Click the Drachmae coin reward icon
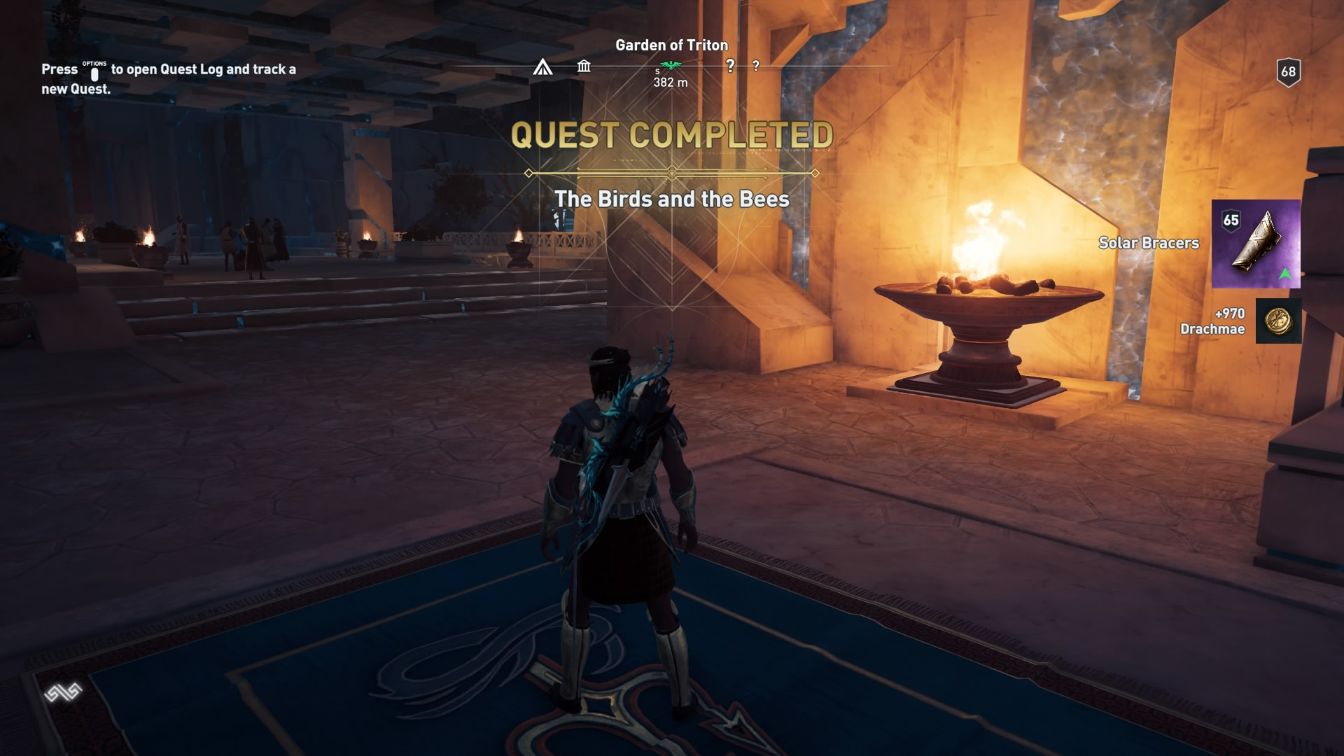 pyautogui.click(x=1279, y=321)
